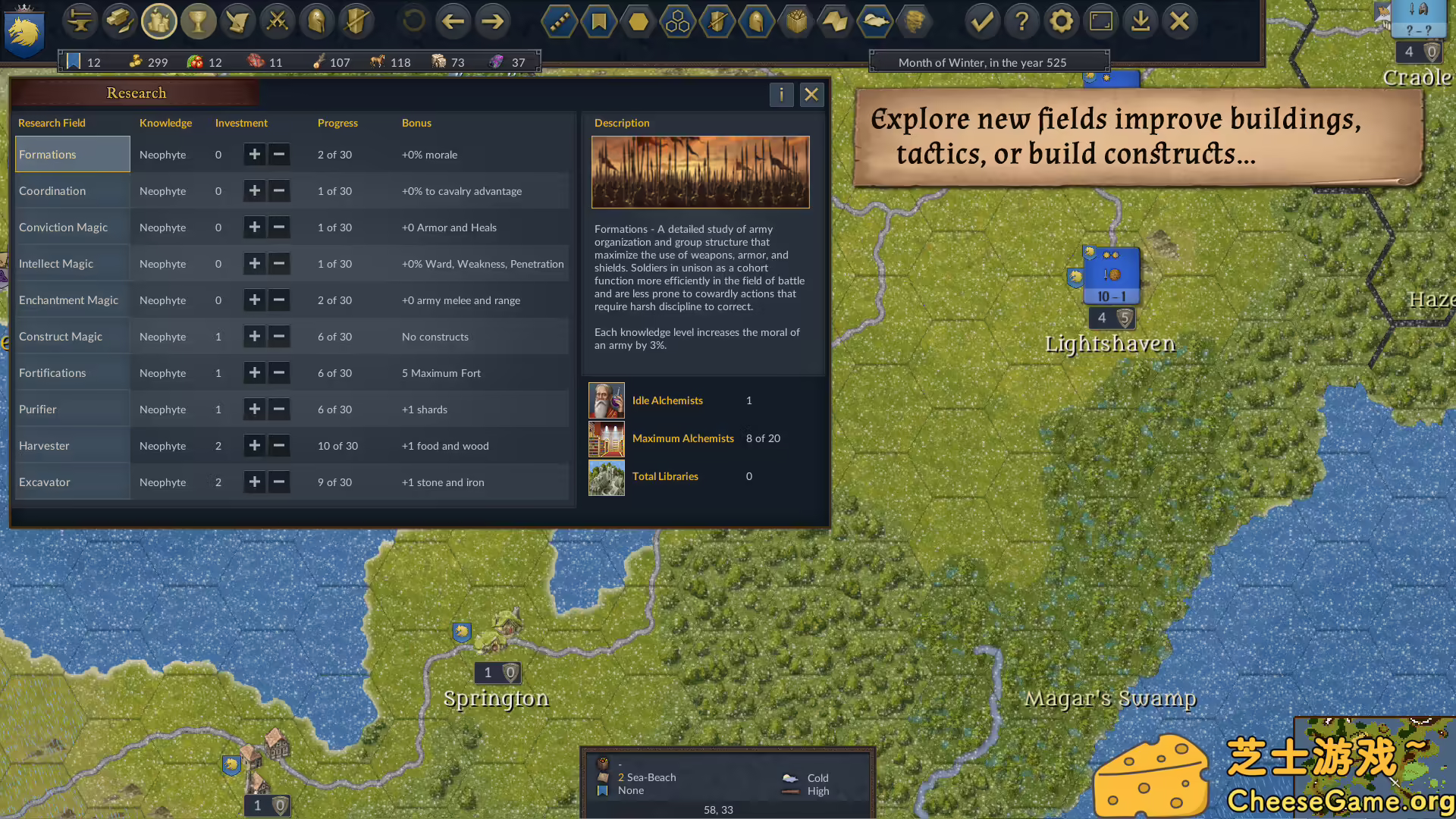The image size is (1456, 819).
Task: Select the anvil forge icon
Action: (80, 21)
